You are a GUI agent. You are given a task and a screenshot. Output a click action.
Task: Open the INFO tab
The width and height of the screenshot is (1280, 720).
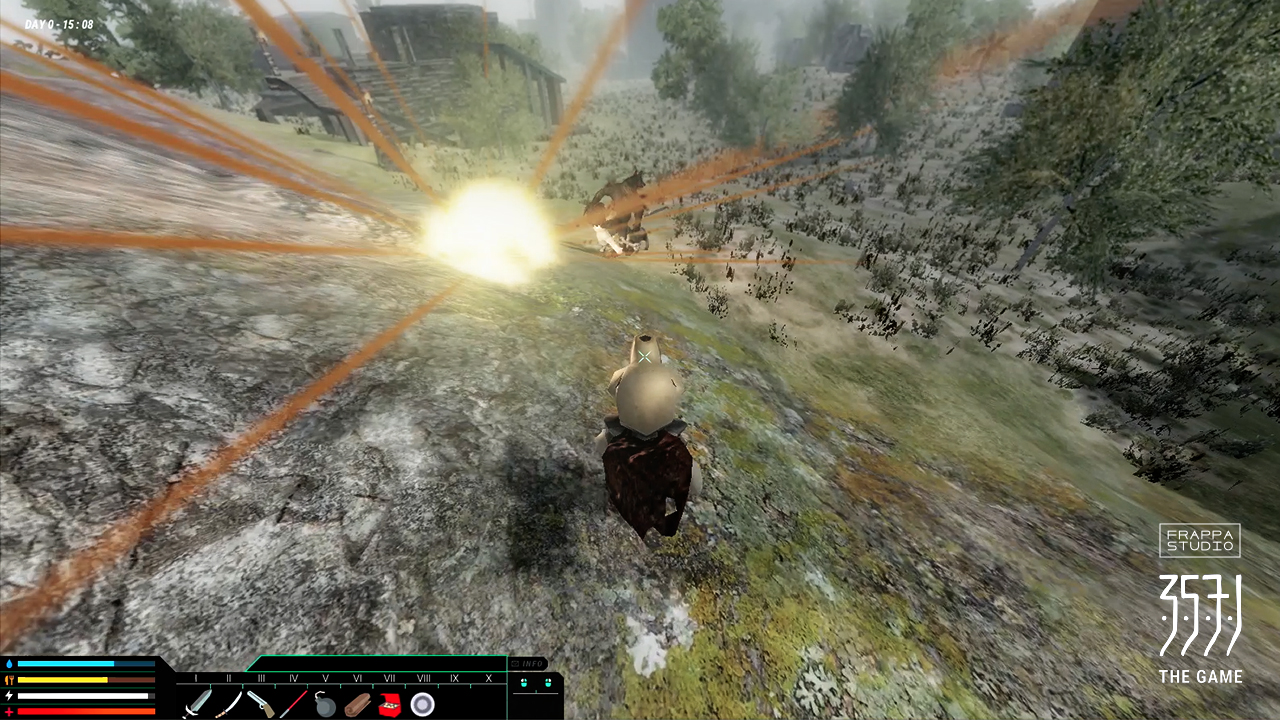527,663
